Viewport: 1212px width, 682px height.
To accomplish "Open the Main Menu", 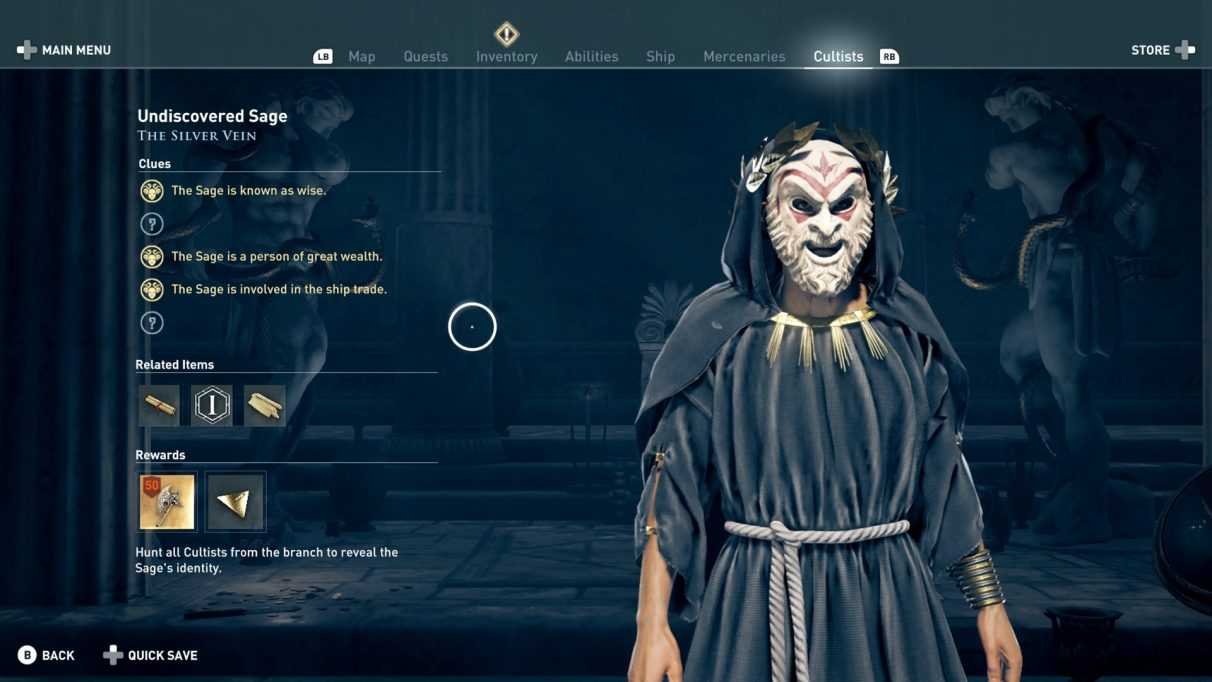I will 64,50.
